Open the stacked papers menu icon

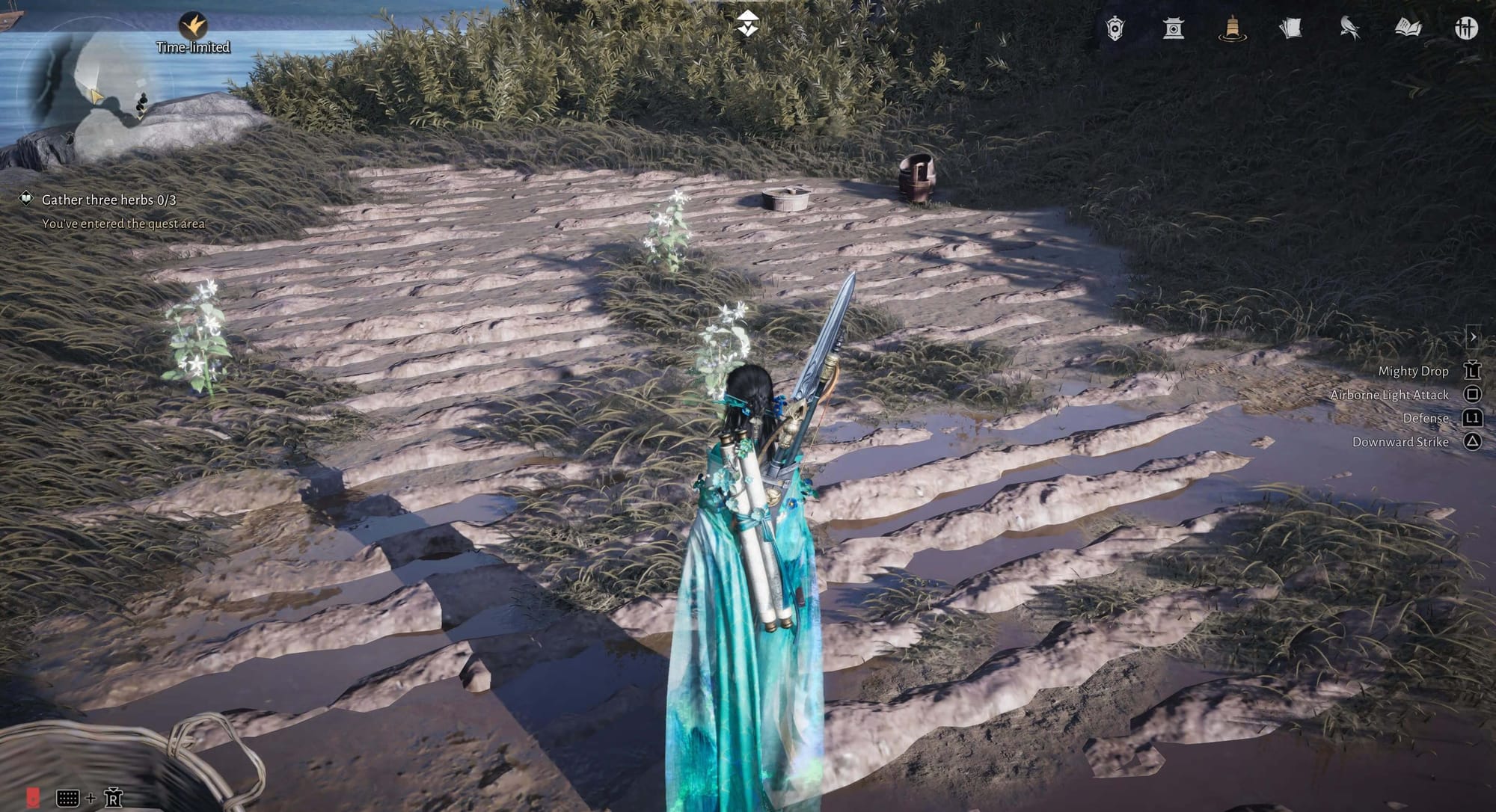point(1290,28)
